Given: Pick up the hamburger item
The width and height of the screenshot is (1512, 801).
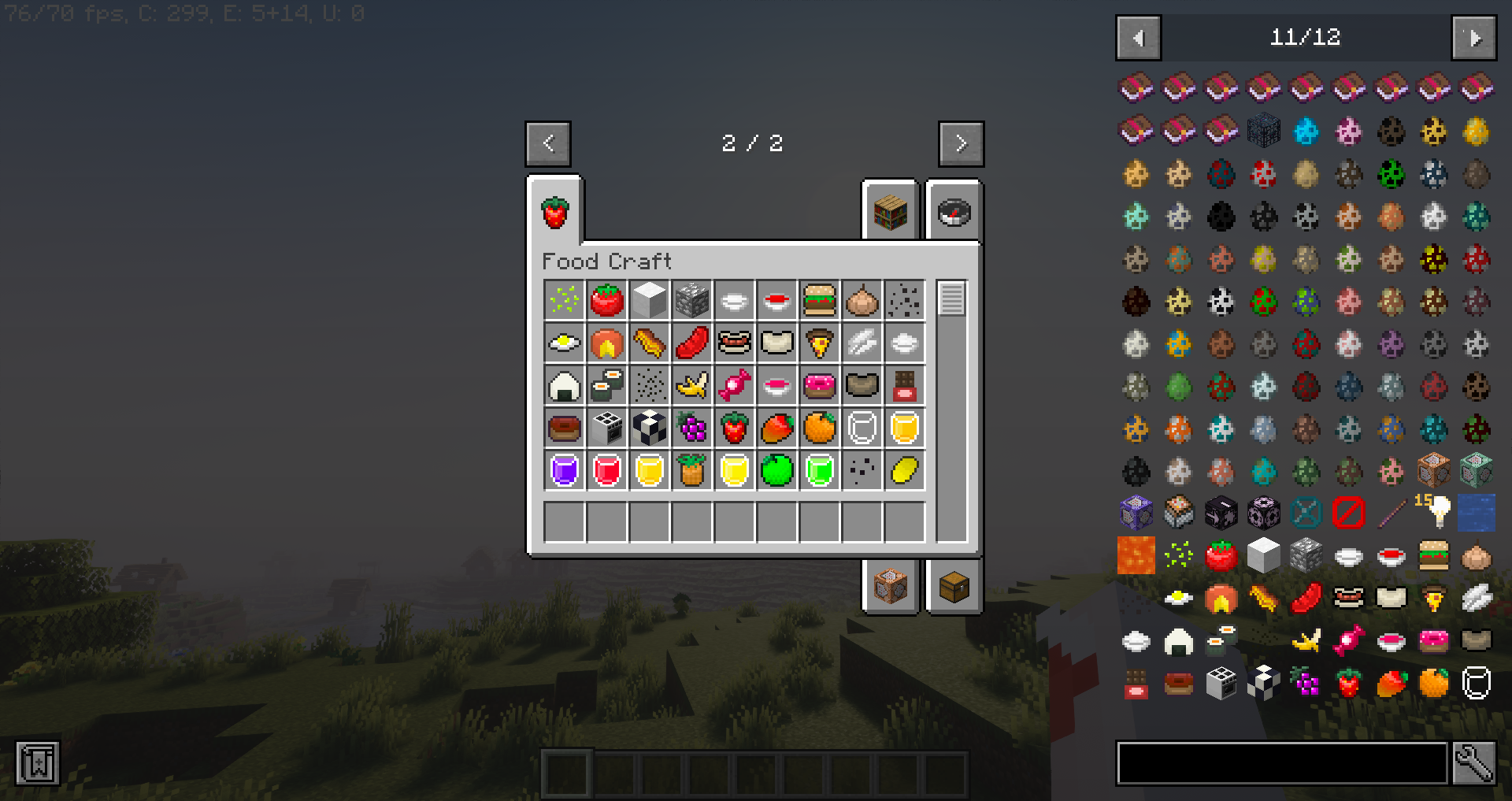Looking at the screenshot, I should [x=820, y=300].
